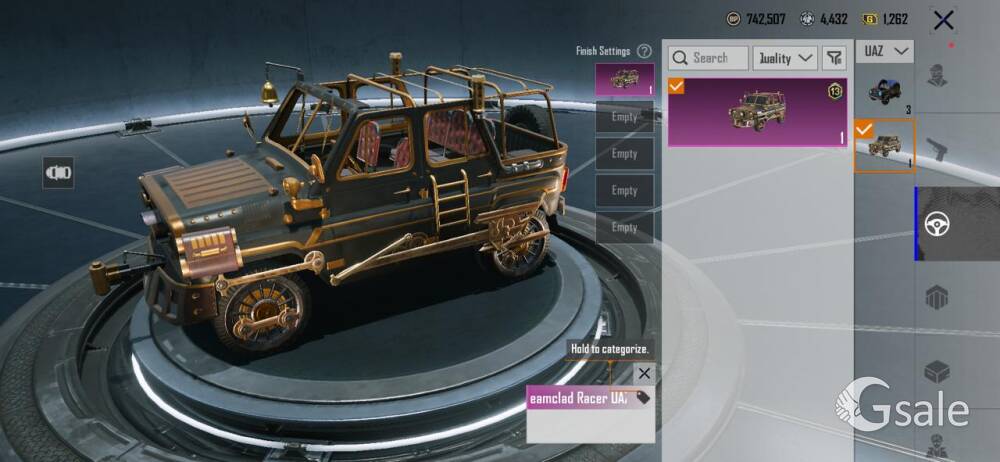
Task: Type in the Search field
Action: [708, 58]
